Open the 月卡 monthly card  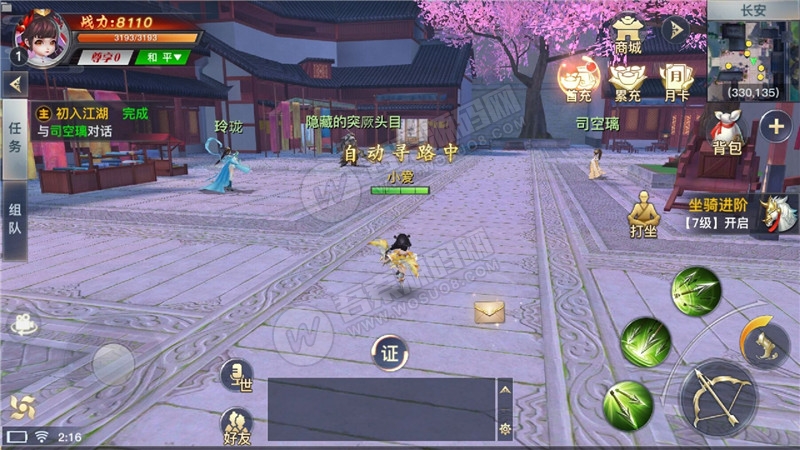tap(676, 80)
